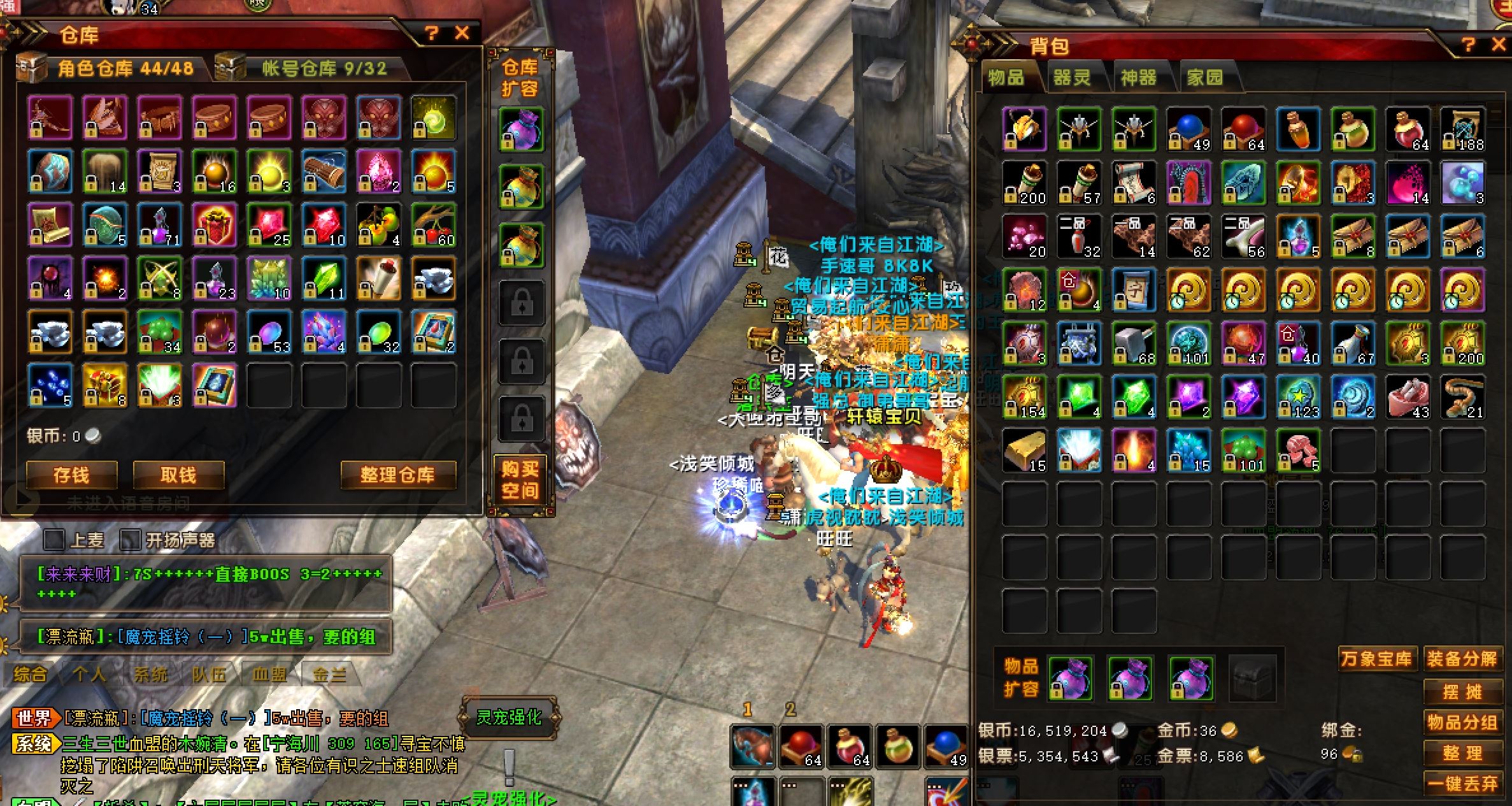Toggle the 上麦 checkbox
The height and width of the screenshot is (806, 1512).
pos(54,540)
